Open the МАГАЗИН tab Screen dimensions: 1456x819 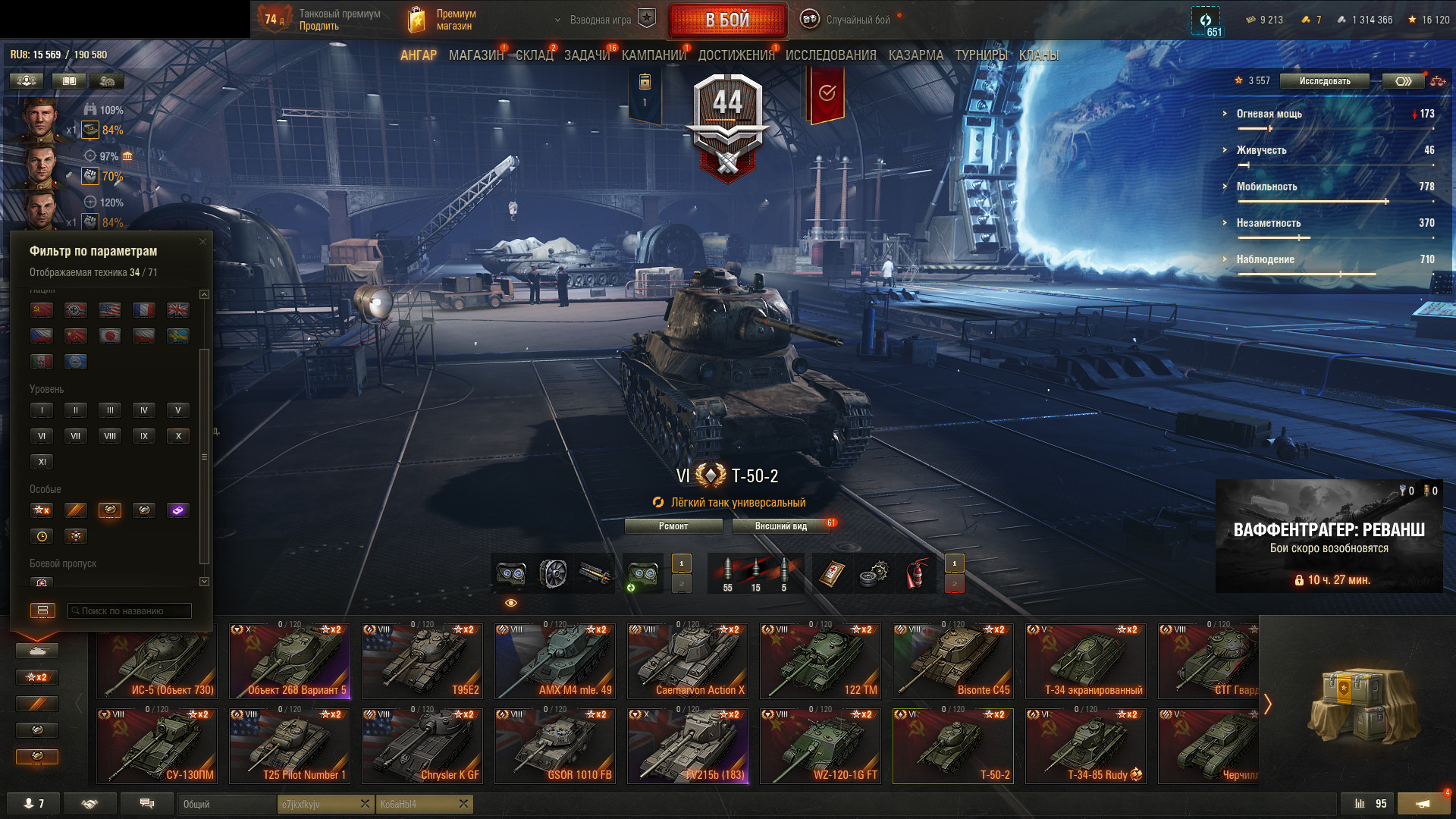[475, 55]
